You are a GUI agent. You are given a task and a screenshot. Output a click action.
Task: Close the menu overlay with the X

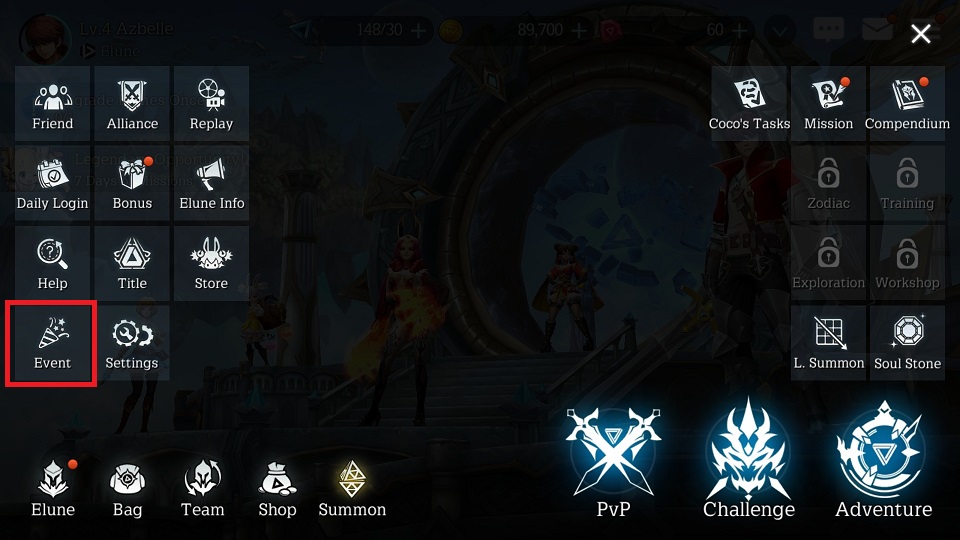click(921, 35)
